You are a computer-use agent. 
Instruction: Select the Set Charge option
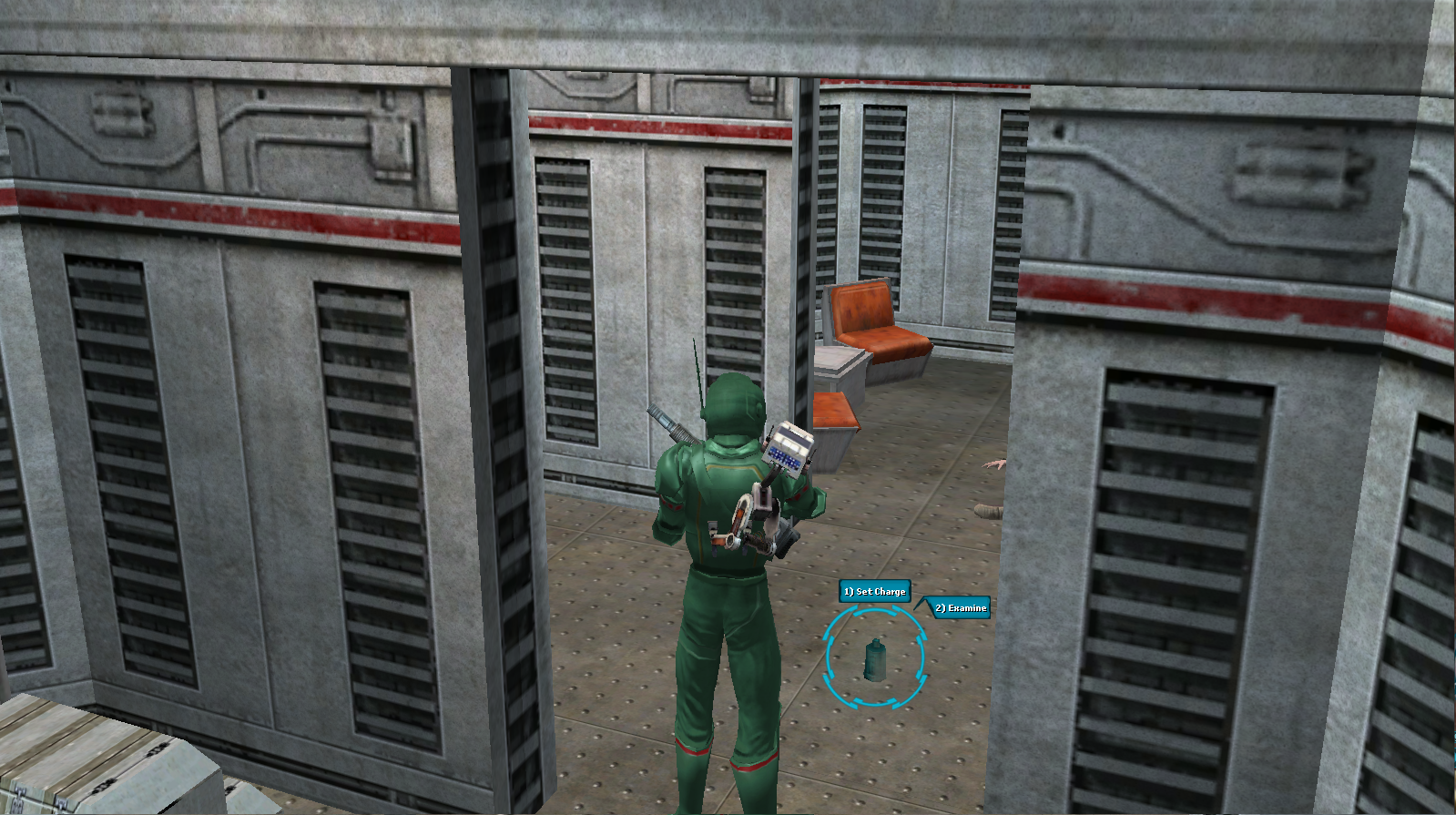pos(873,591)
